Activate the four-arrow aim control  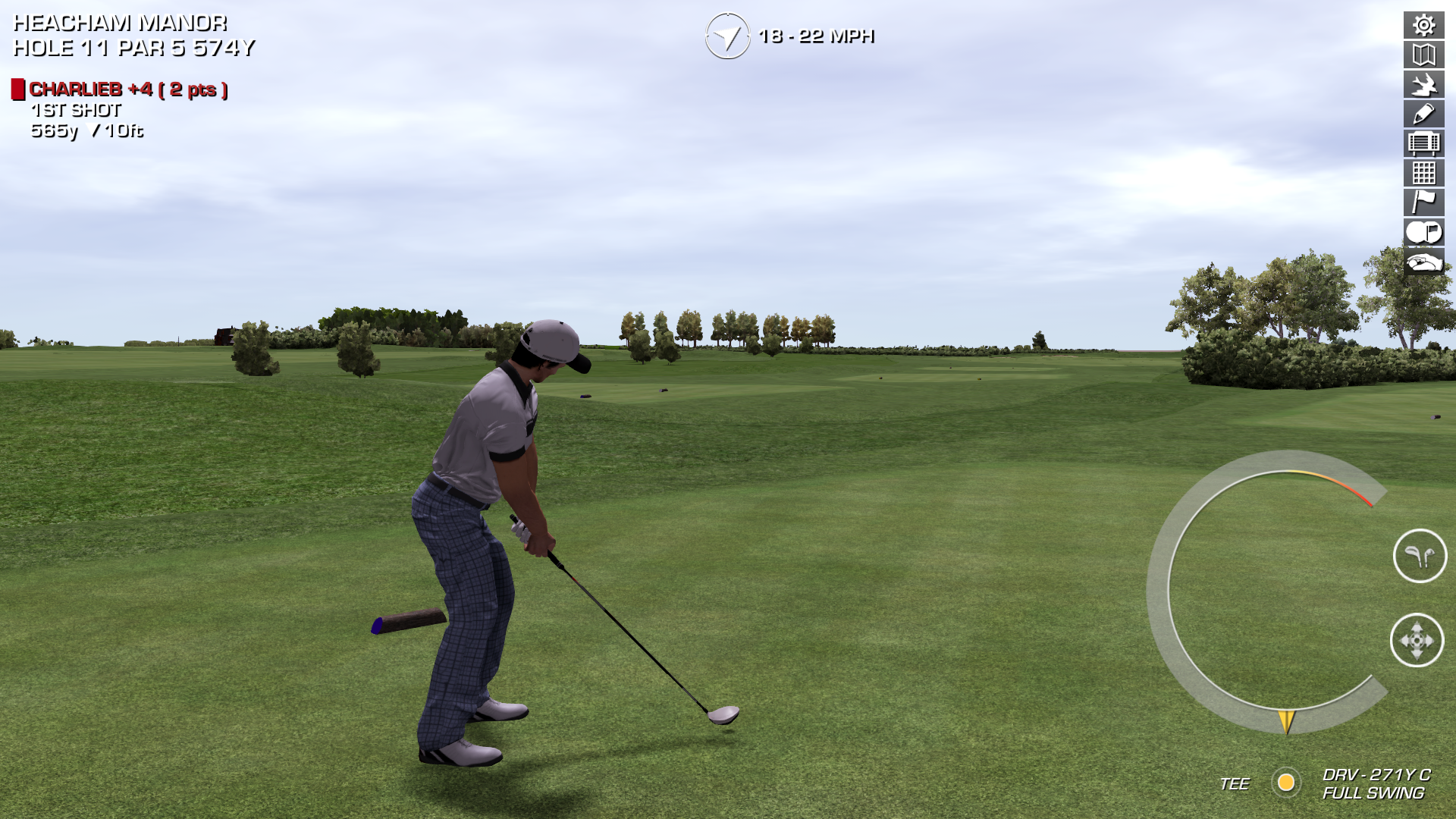1417,641
